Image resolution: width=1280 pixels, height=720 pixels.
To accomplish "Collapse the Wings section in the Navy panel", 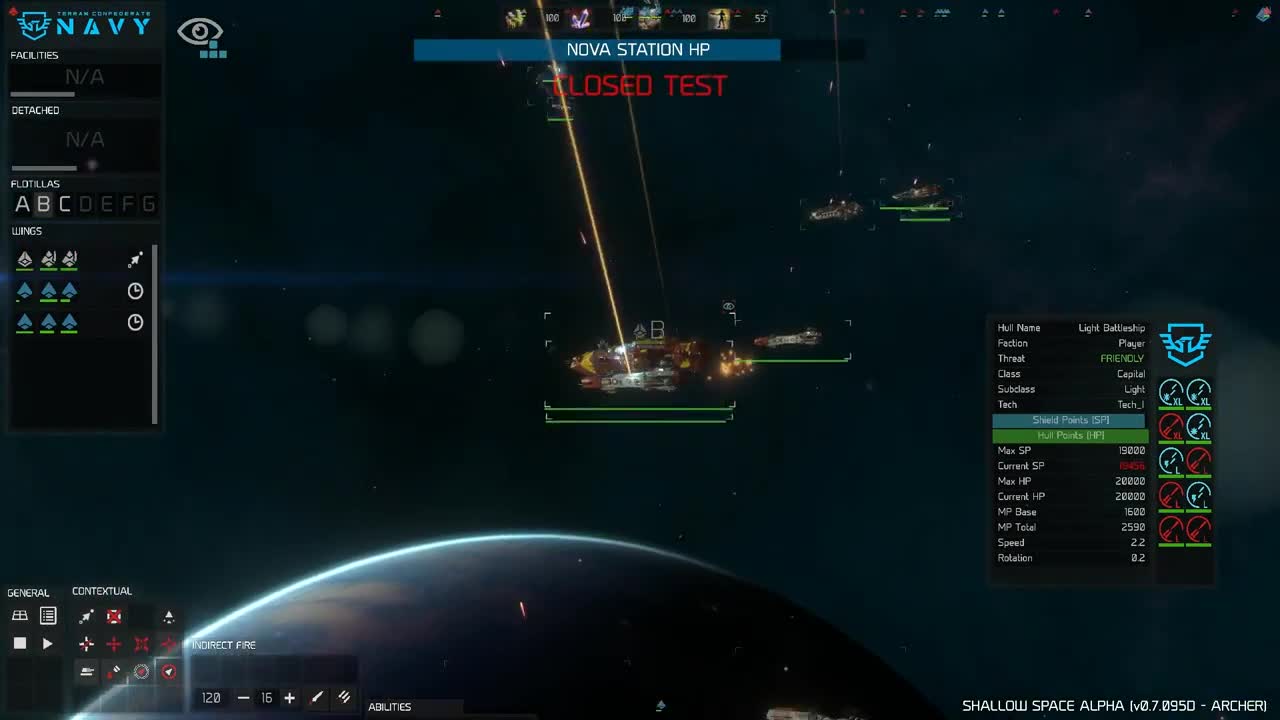I will pos(27,231).
